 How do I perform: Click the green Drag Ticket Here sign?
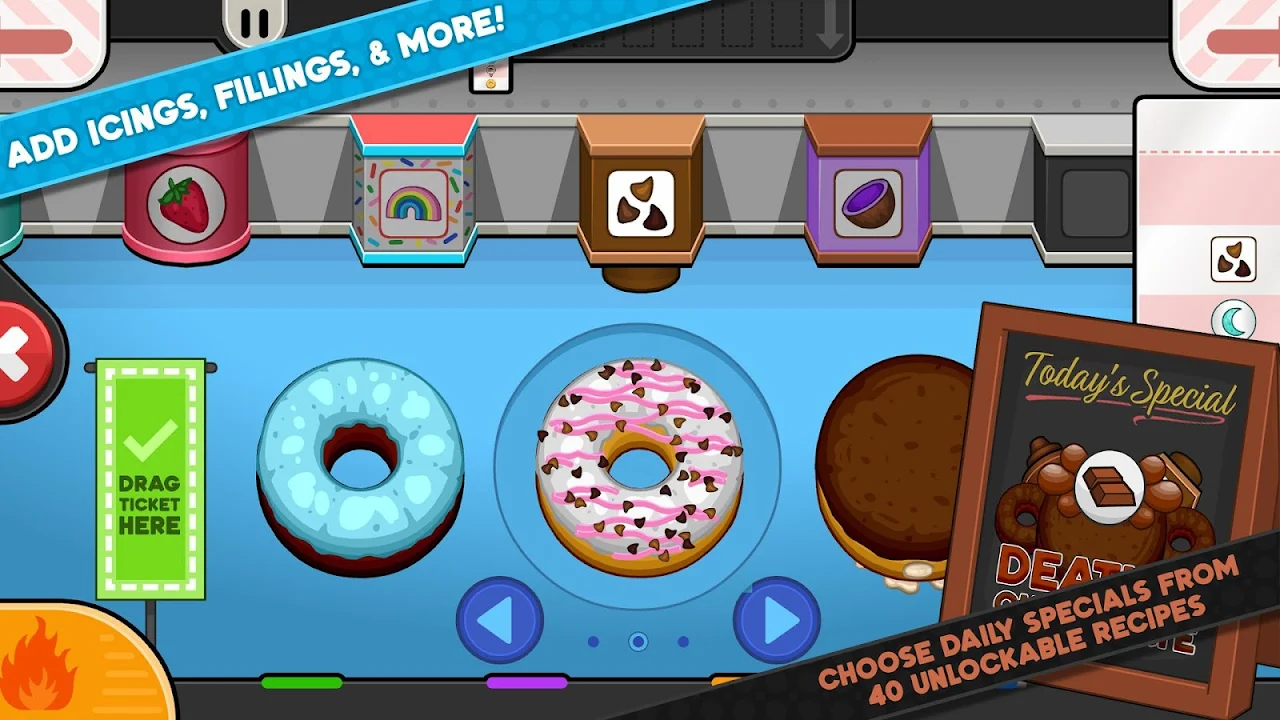(151, 478)
